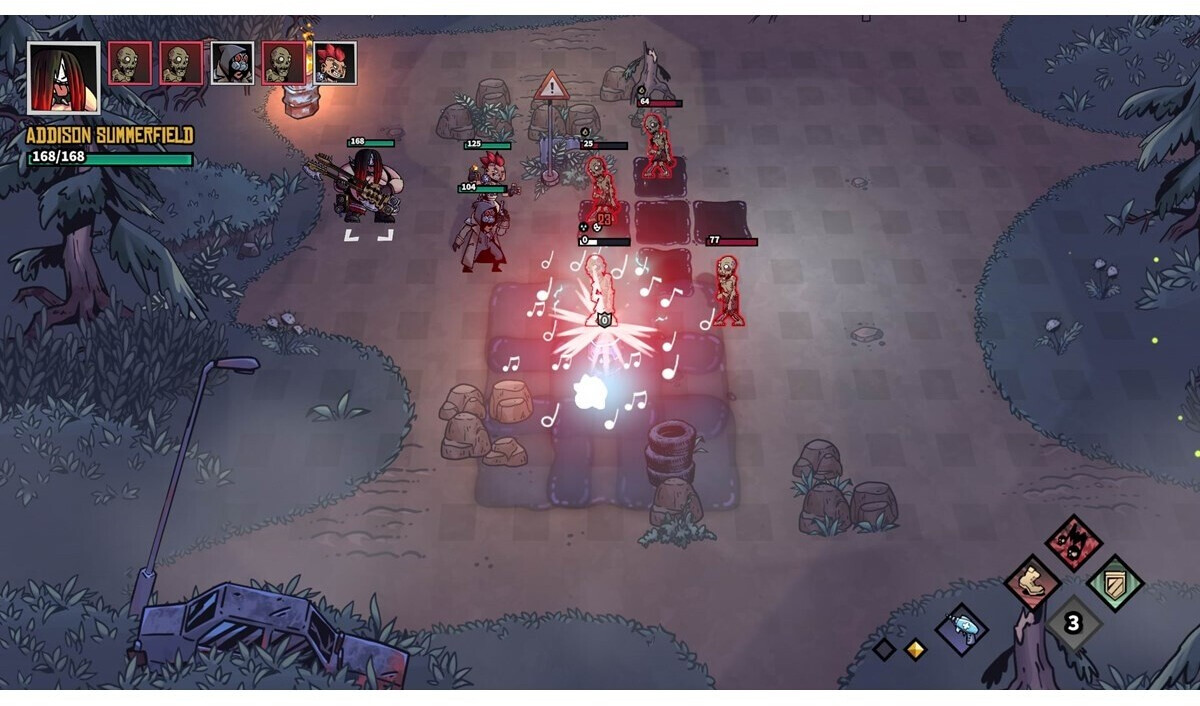Select Addison Summerfield's large active portrait
Image resolution: width=1200 pixels, height=706 pixels.
click(63, 78)
